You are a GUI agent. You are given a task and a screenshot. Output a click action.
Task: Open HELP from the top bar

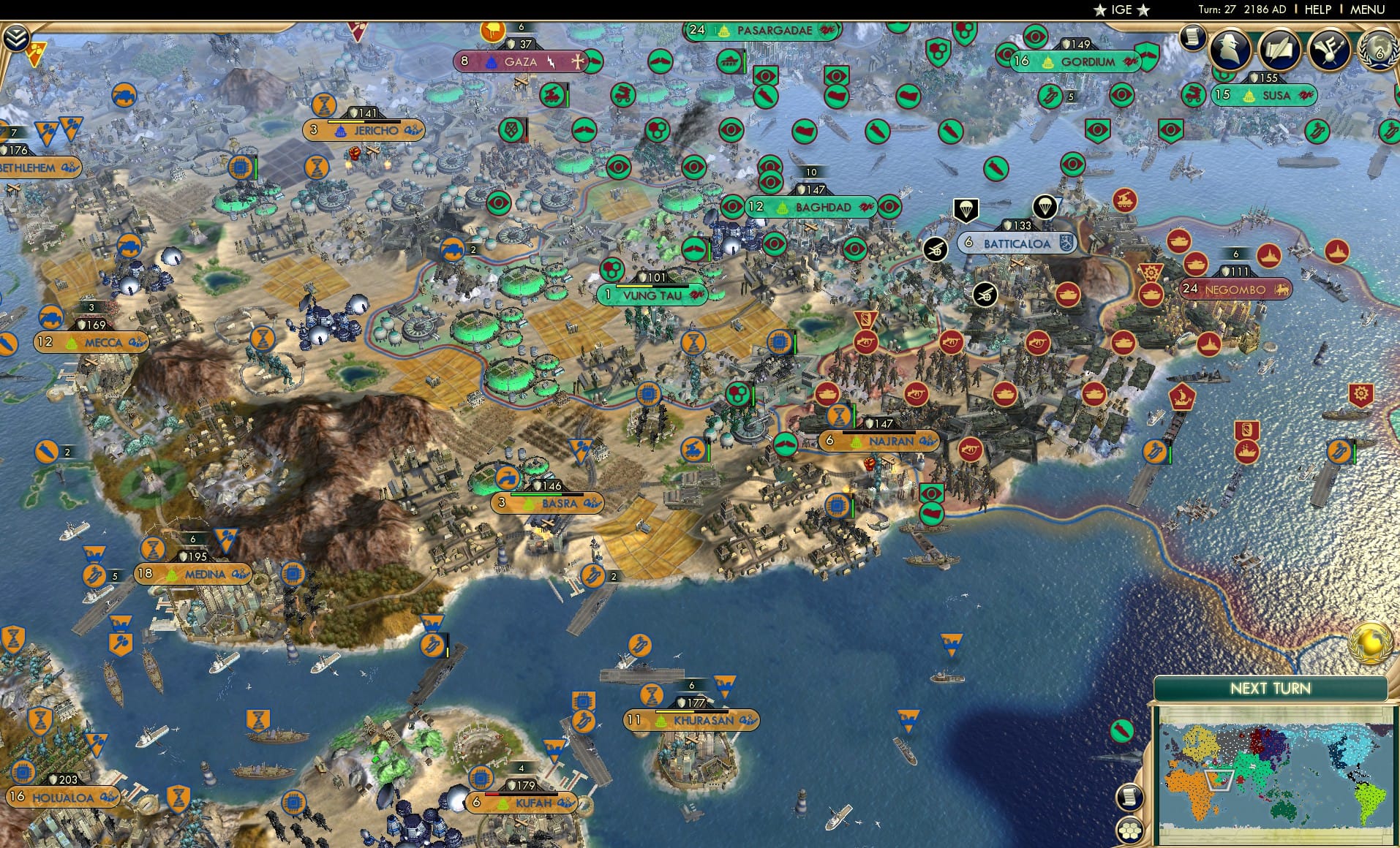point(1317,10)
